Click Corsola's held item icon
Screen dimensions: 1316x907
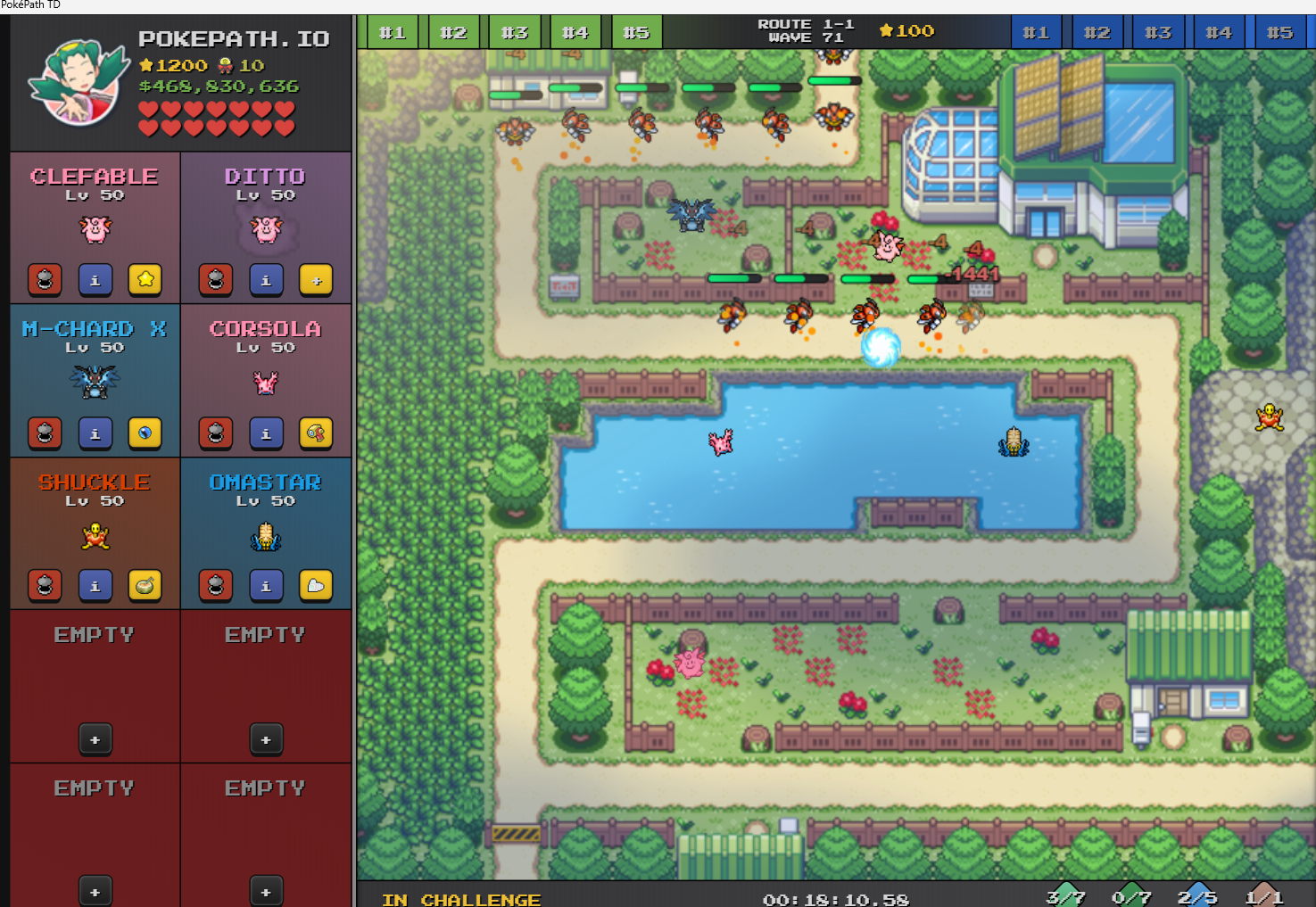(x=316, y=433)
